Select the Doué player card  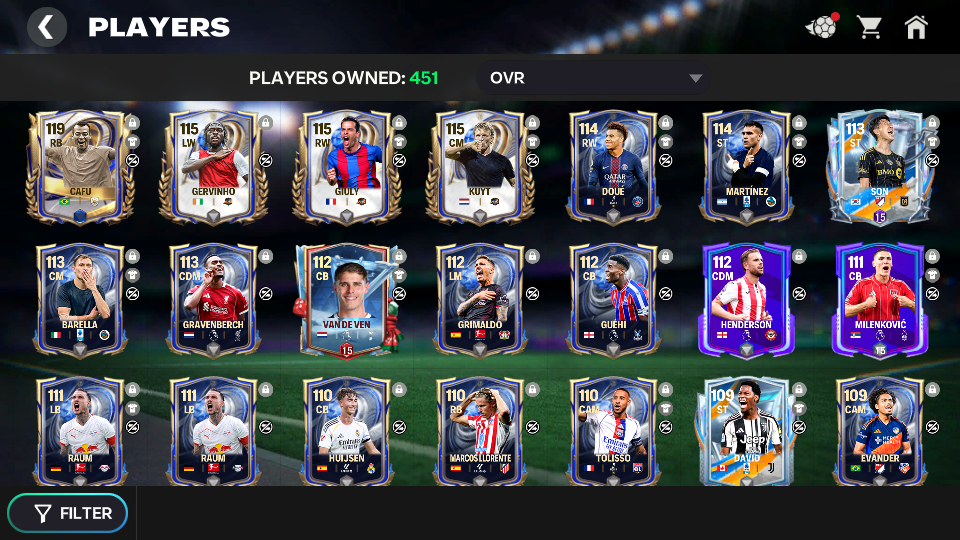point(612,165)
